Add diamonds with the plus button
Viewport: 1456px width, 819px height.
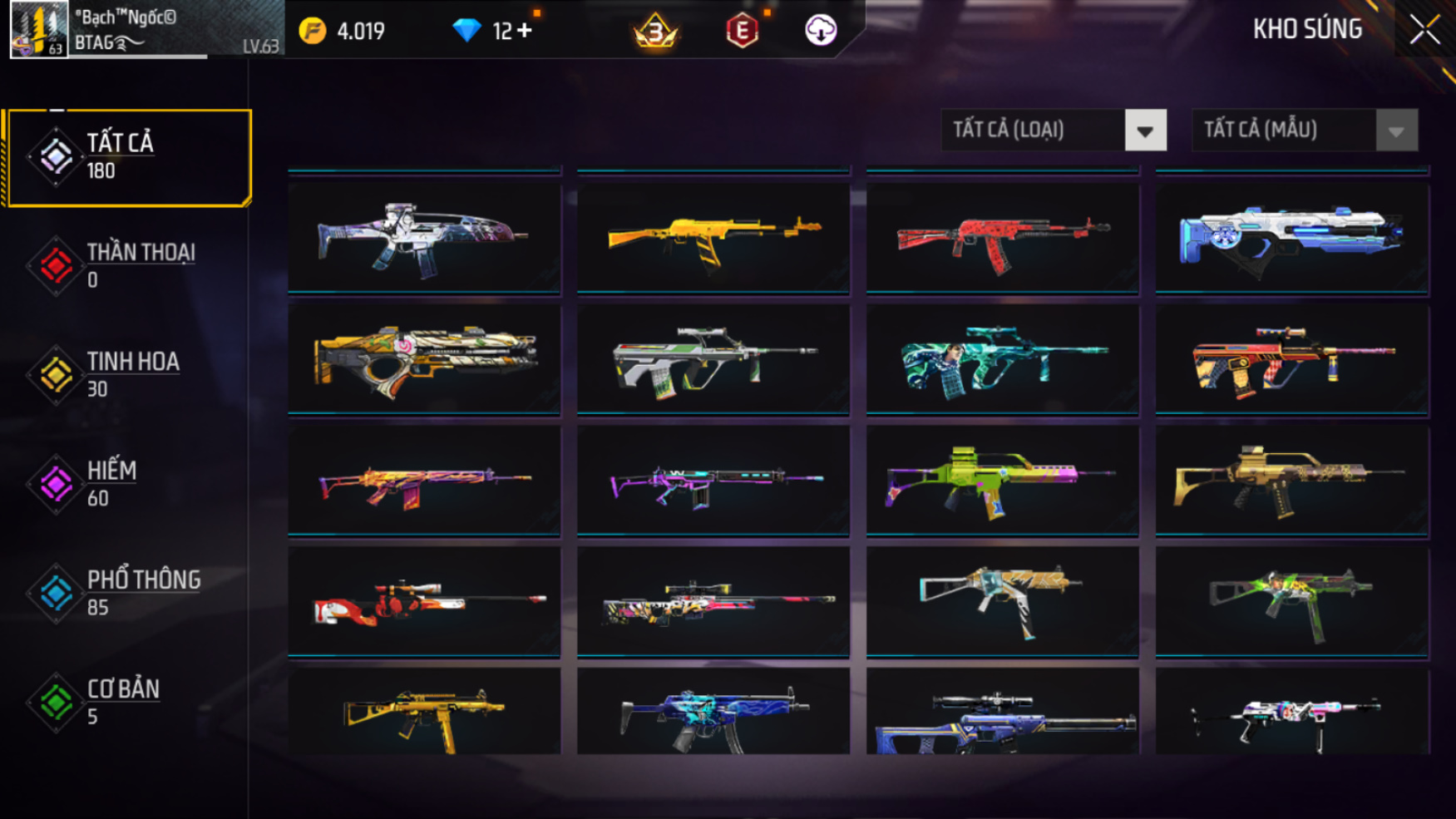[524, 31]
